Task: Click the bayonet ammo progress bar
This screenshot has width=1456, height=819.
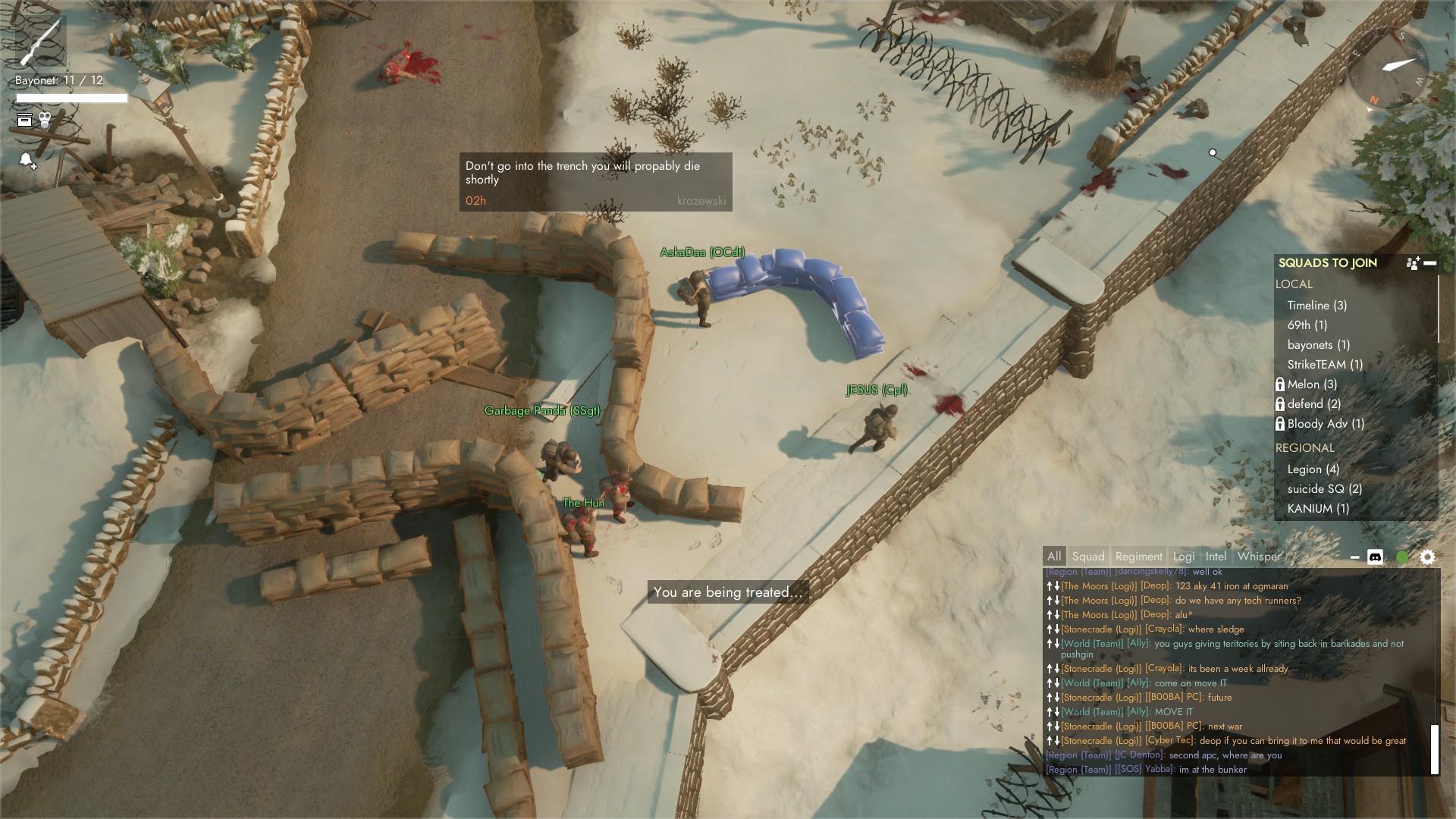Action: pyautogui.click(x=68, y=97)
